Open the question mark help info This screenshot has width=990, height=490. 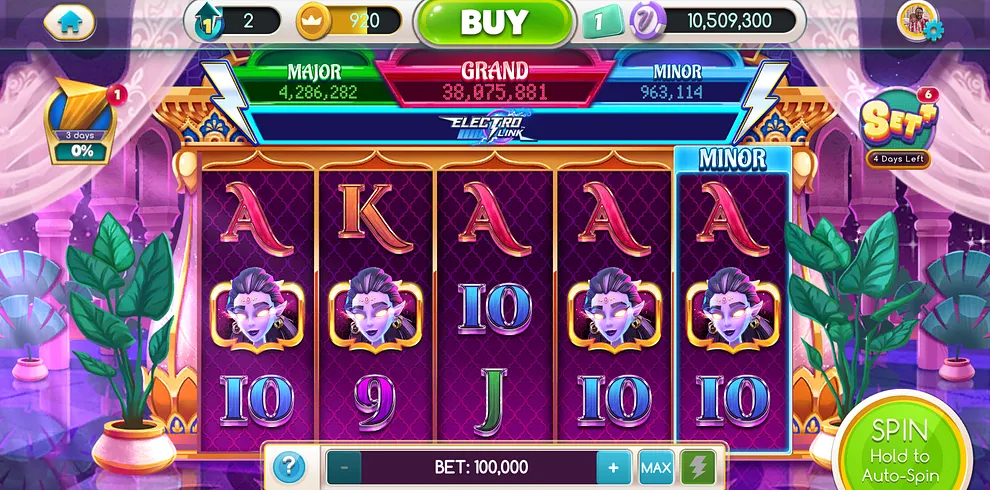[288, 466]
